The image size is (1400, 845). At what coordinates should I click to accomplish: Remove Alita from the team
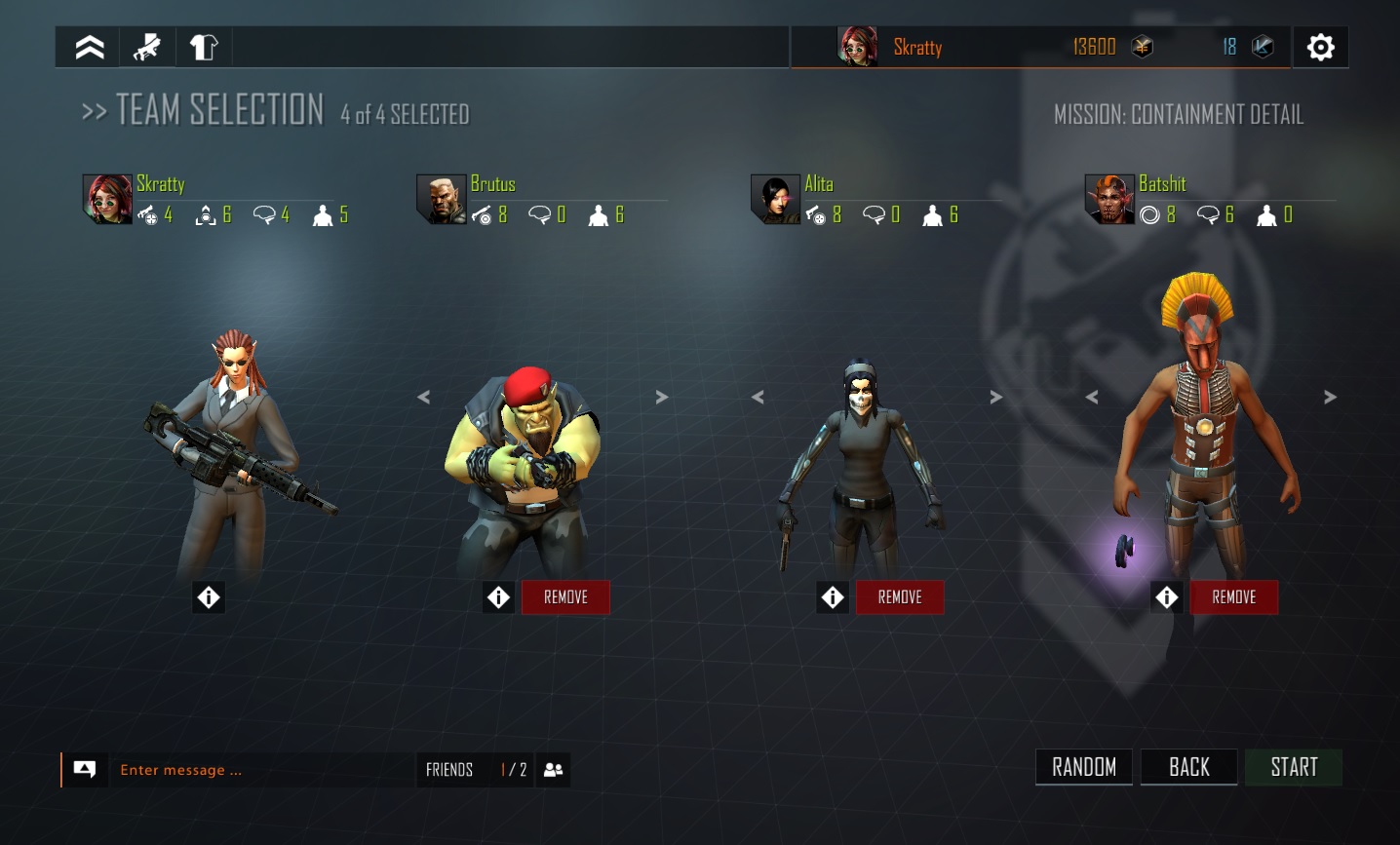[x=900, y=596]
